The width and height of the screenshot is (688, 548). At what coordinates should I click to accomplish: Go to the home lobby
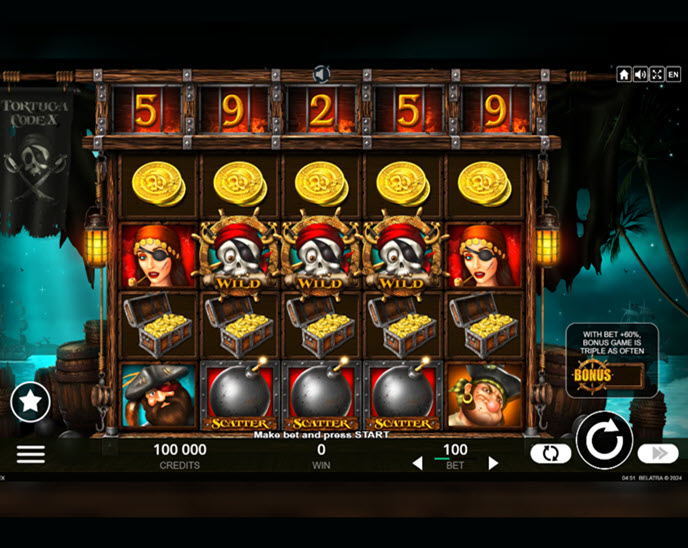coord(624,75)
